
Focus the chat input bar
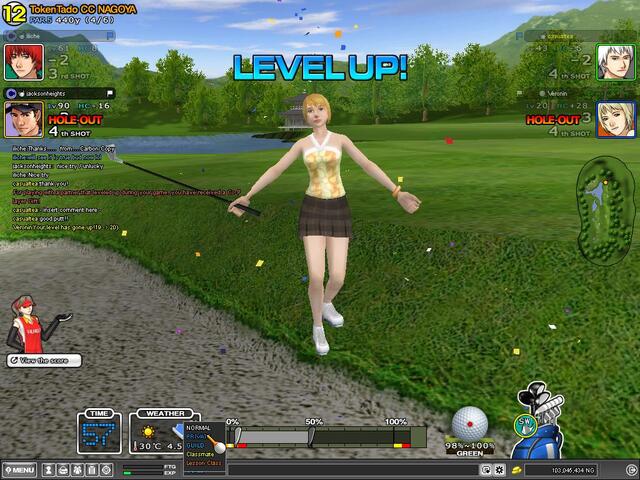[x=300, y=469]
